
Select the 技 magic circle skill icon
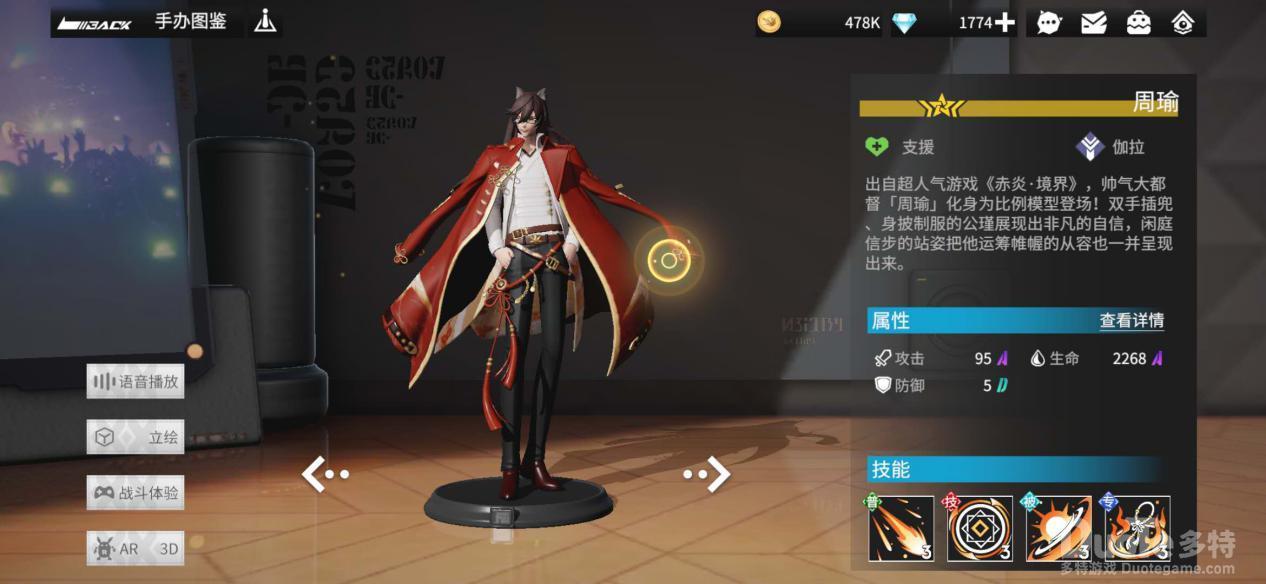tap(980, 528)
